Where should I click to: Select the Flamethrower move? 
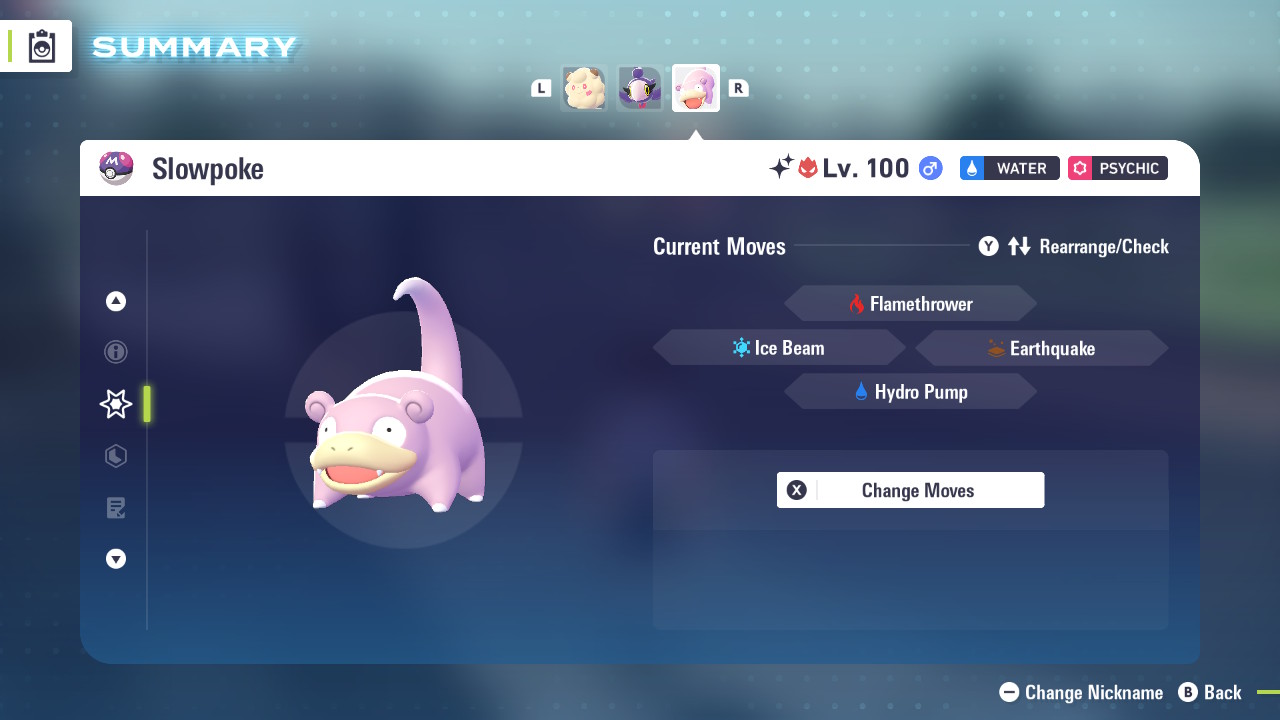(910, 303)
